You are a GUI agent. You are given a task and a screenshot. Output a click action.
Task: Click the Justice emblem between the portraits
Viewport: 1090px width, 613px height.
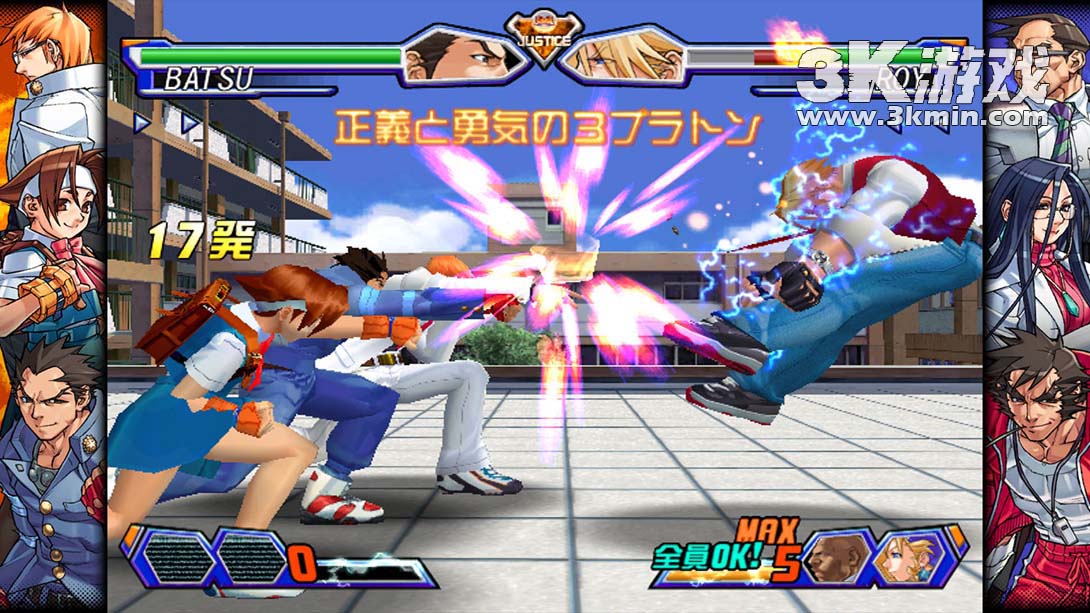[x=543, y=40]
